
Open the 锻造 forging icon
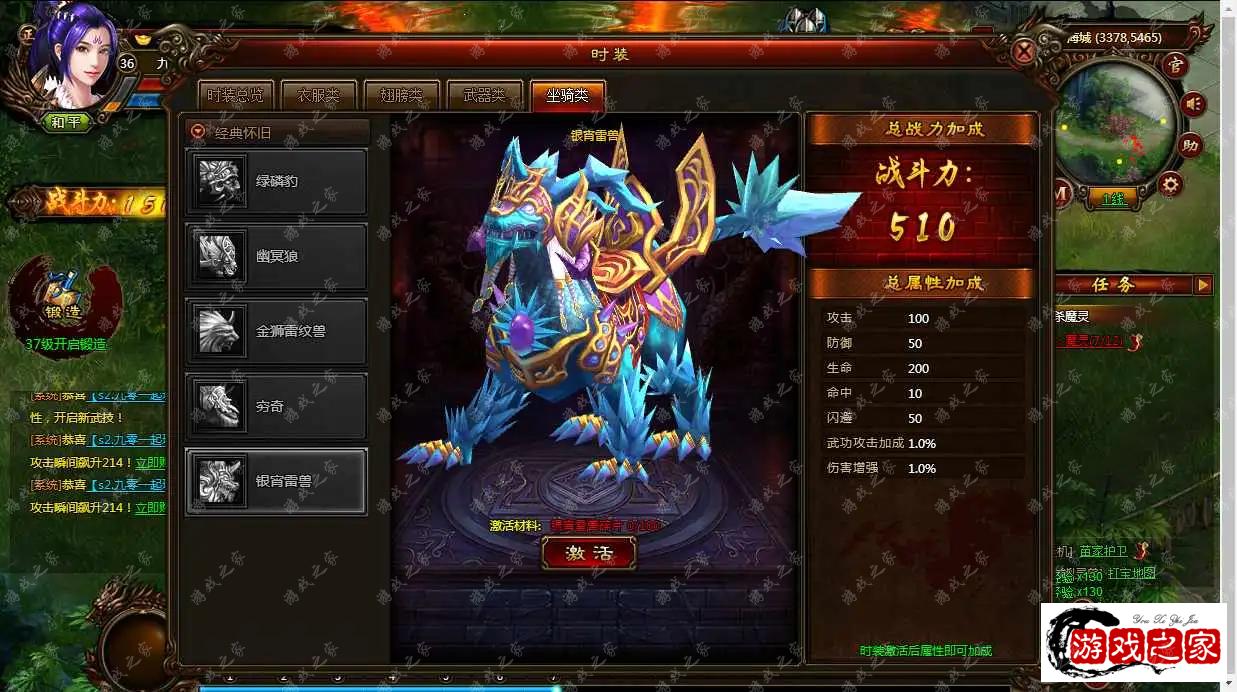63,301
